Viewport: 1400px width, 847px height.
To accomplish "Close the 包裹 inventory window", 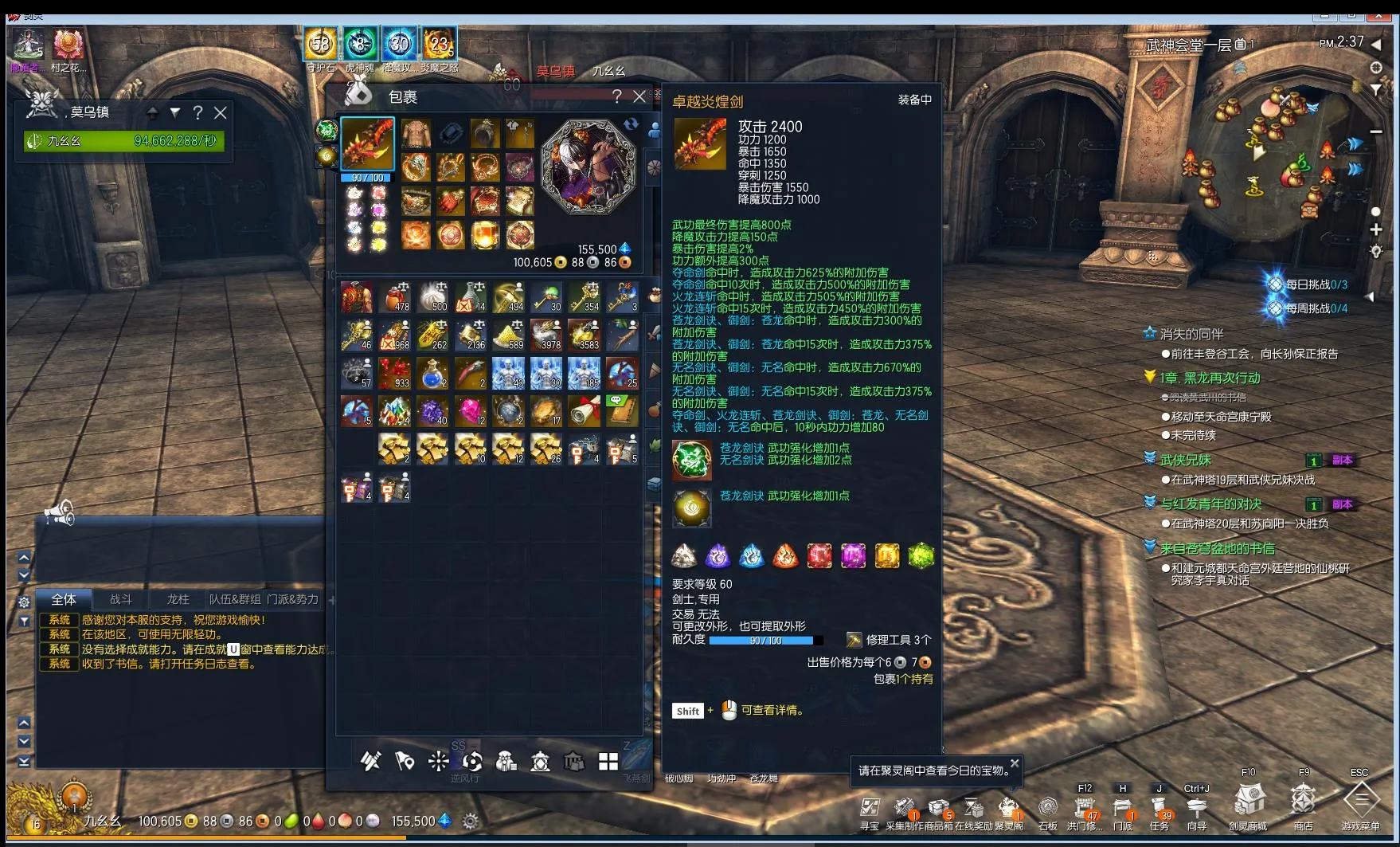I will 639,96.
